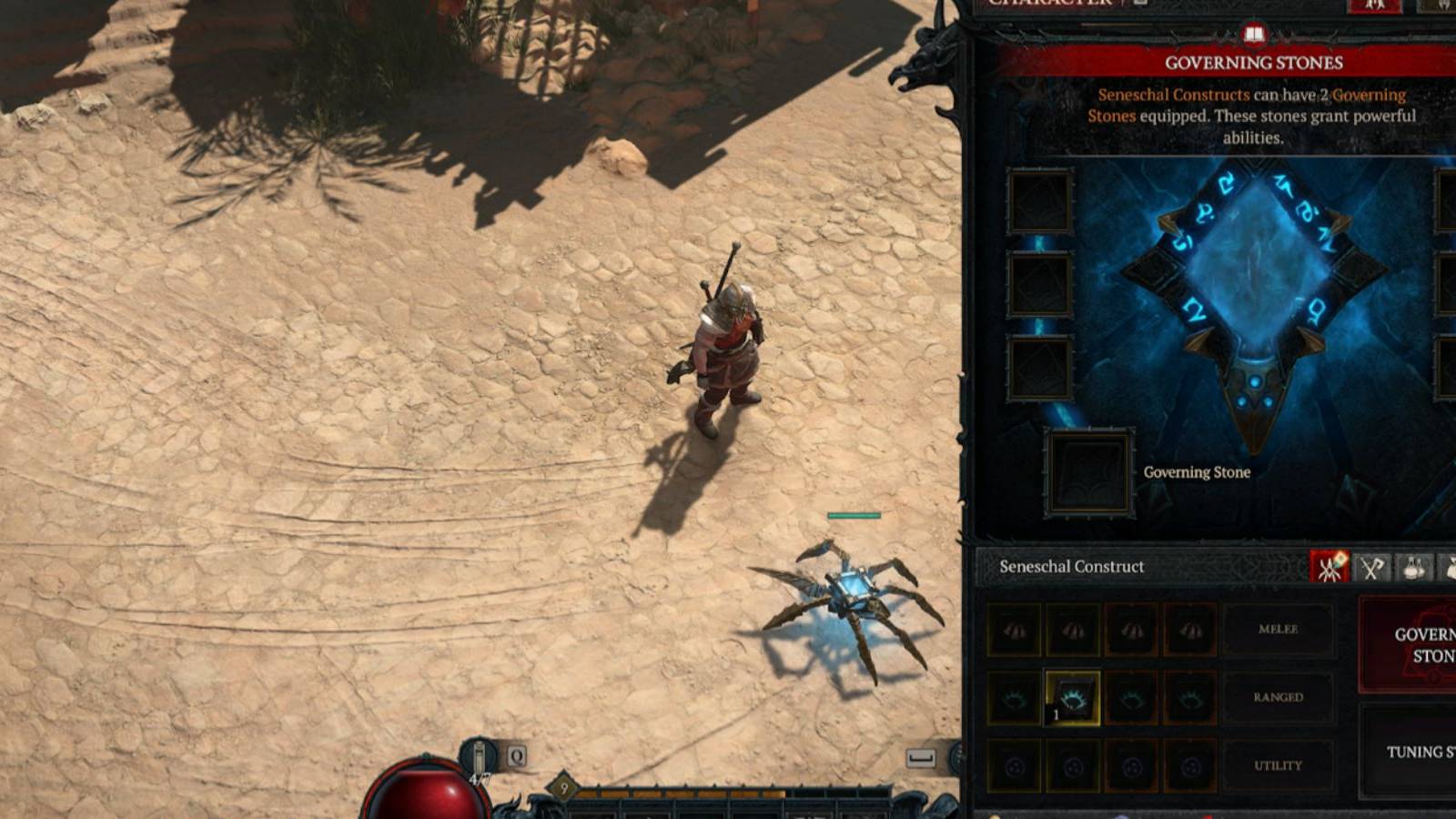Image resolution: width=1456 pixels, height=819 pixels.
Task: Open the Seneschal Construct panel header
Action: [1071, 567]
